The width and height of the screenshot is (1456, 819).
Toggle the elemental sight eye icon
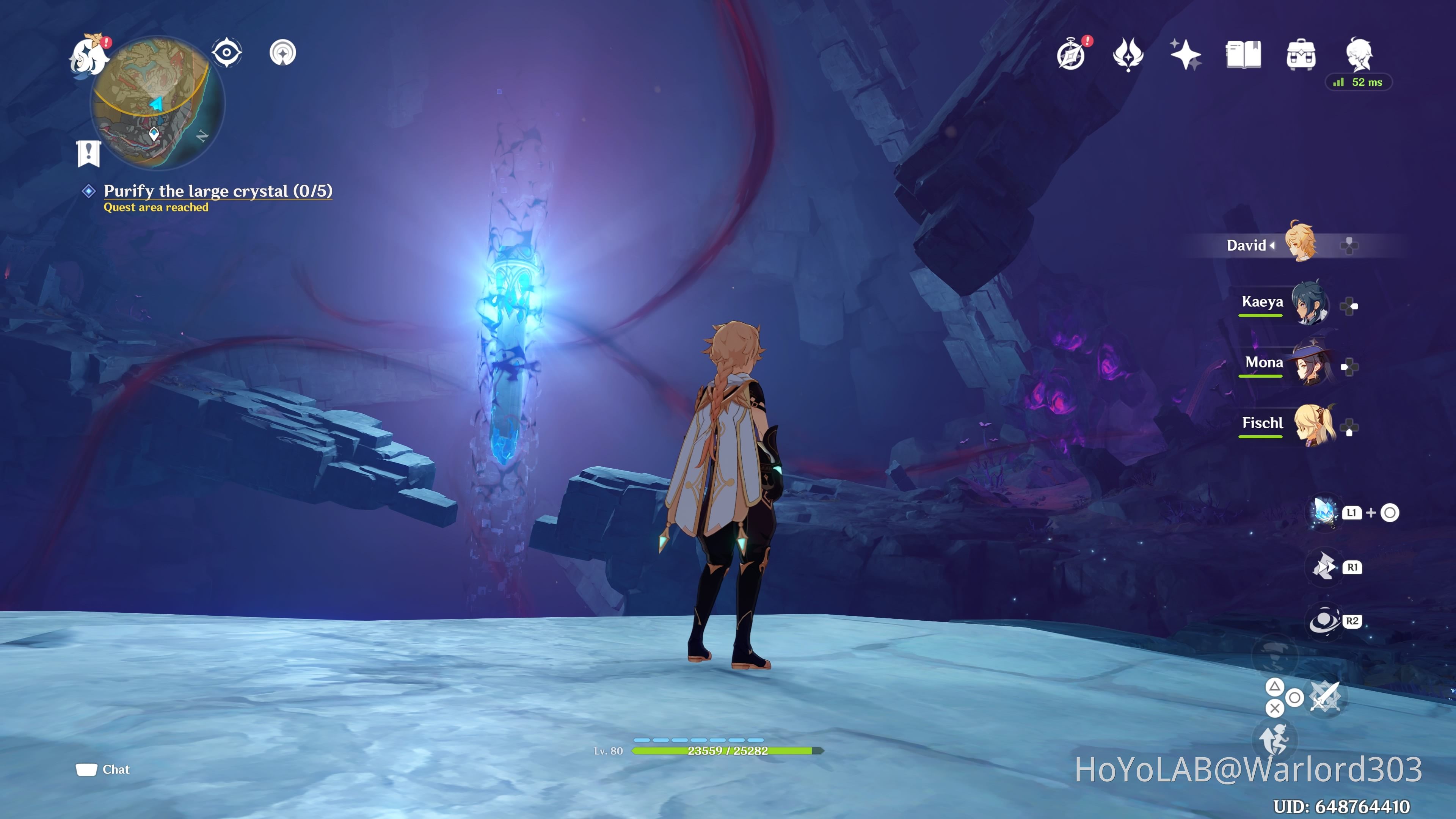point(227,53)
